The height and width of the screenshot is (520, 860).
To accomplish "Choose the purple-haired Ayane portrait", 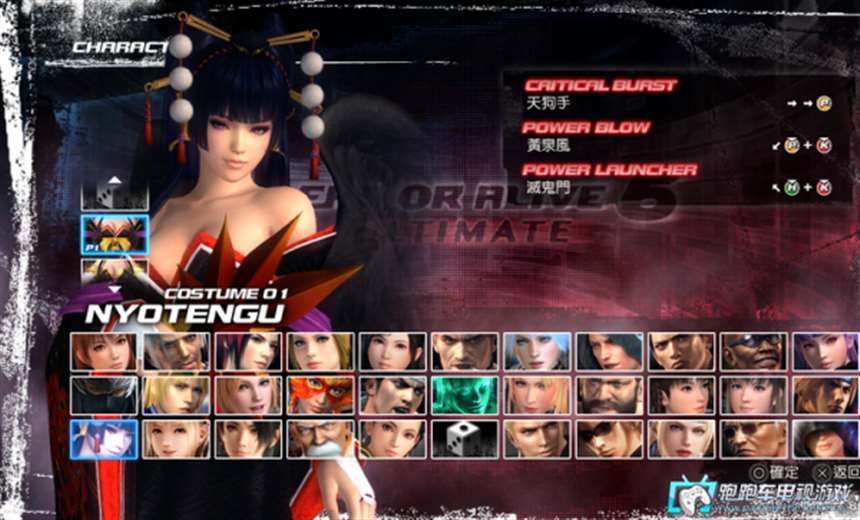I will (824, 352).
